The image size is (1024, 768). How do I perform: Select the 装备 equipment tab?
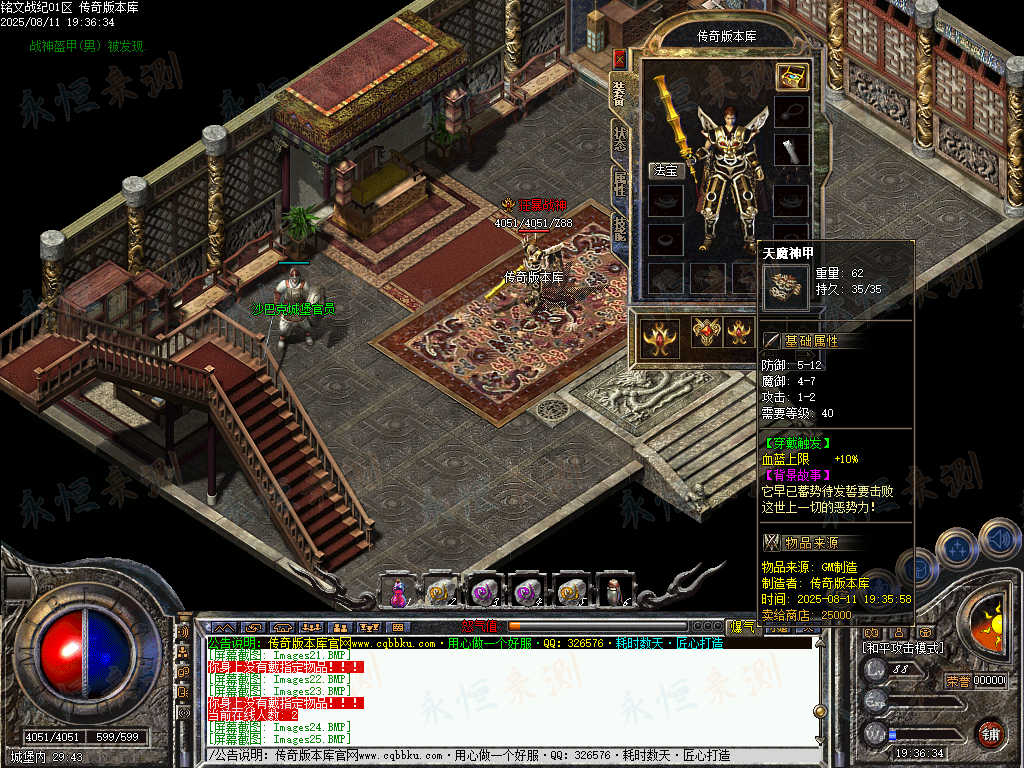619,93
